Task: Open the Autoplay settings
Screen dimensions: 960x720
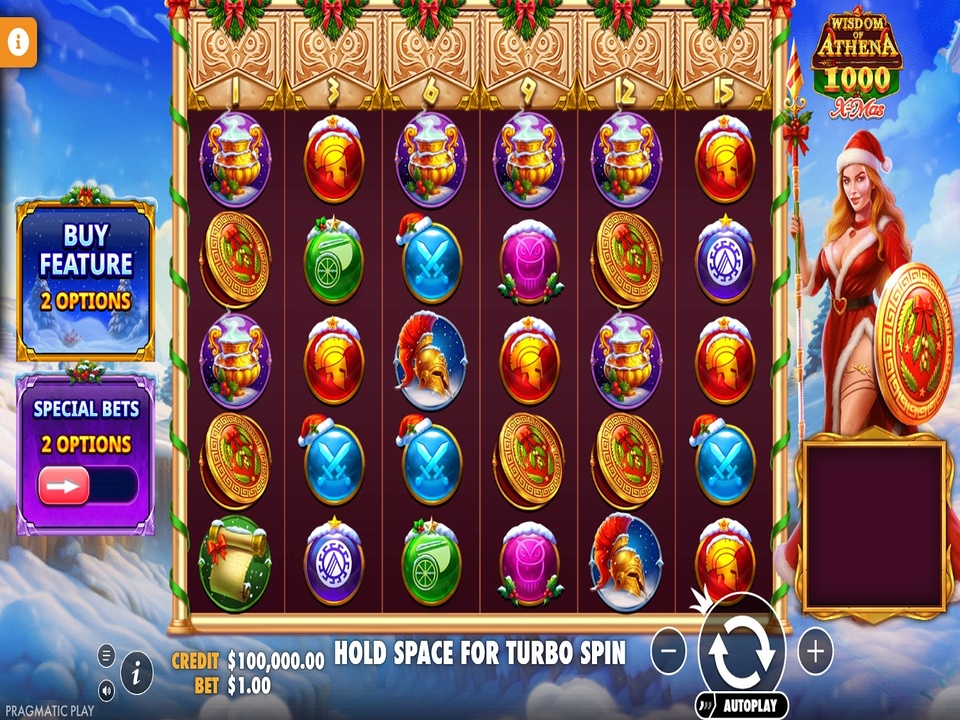Action: (x=741, y=705)
